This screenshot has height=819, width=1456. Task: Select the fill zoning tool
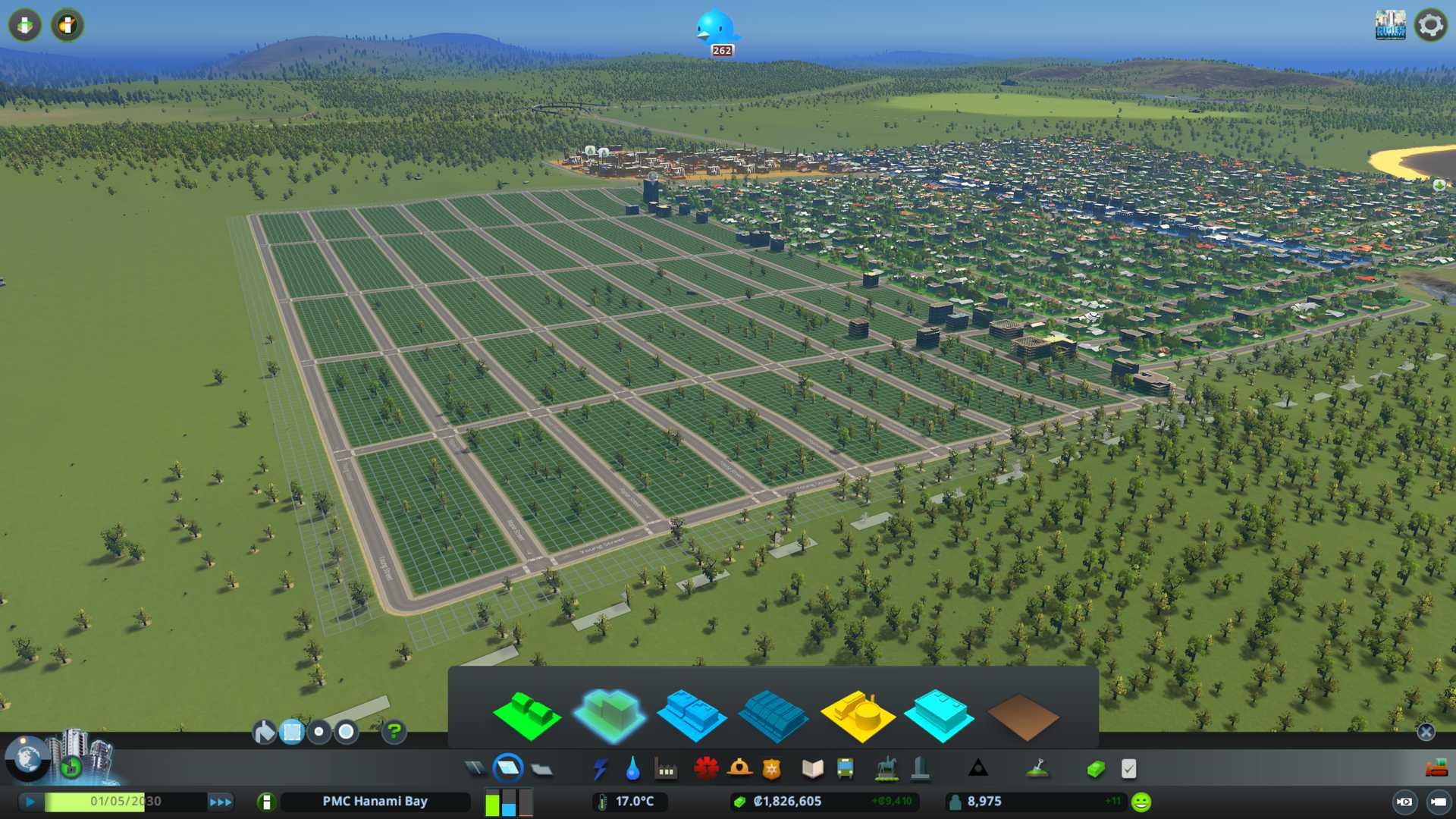tap(264, 732)
